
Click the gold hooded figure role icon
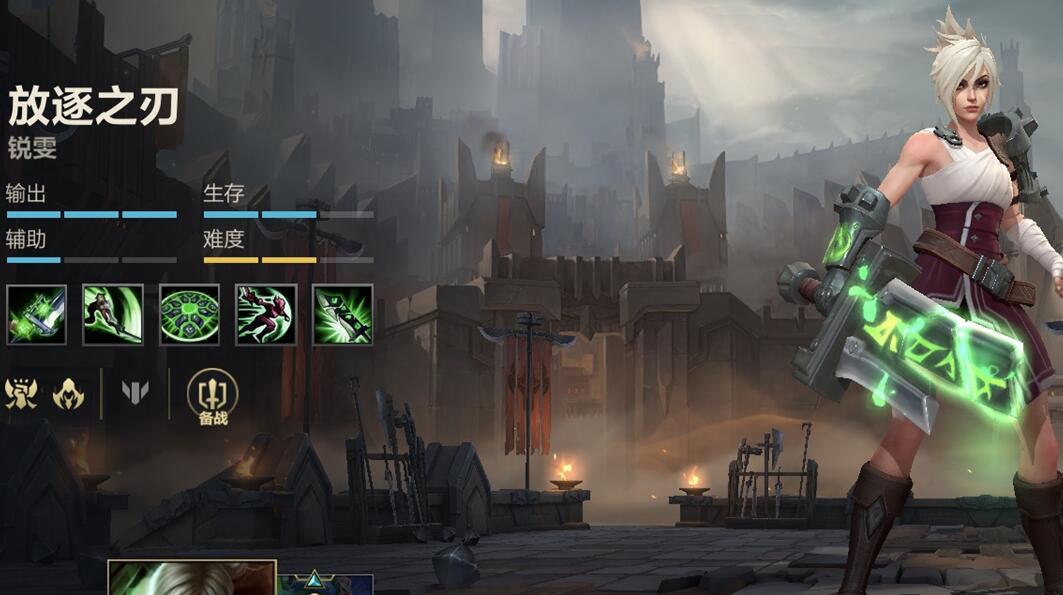pos(69,393)
